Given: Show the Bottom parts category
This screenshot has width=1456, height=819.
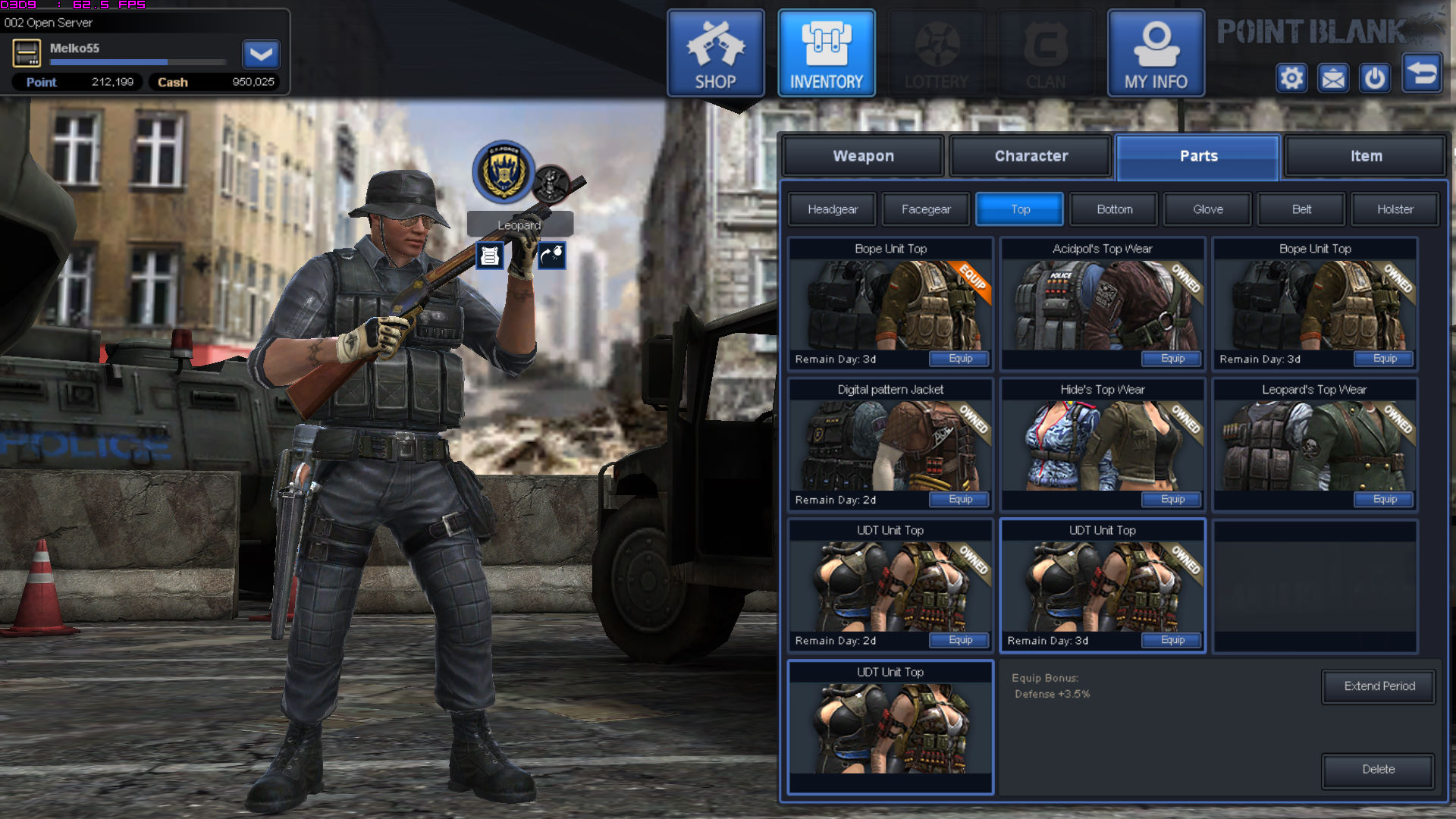Looking at the screenshot, I should point(1114,209).
